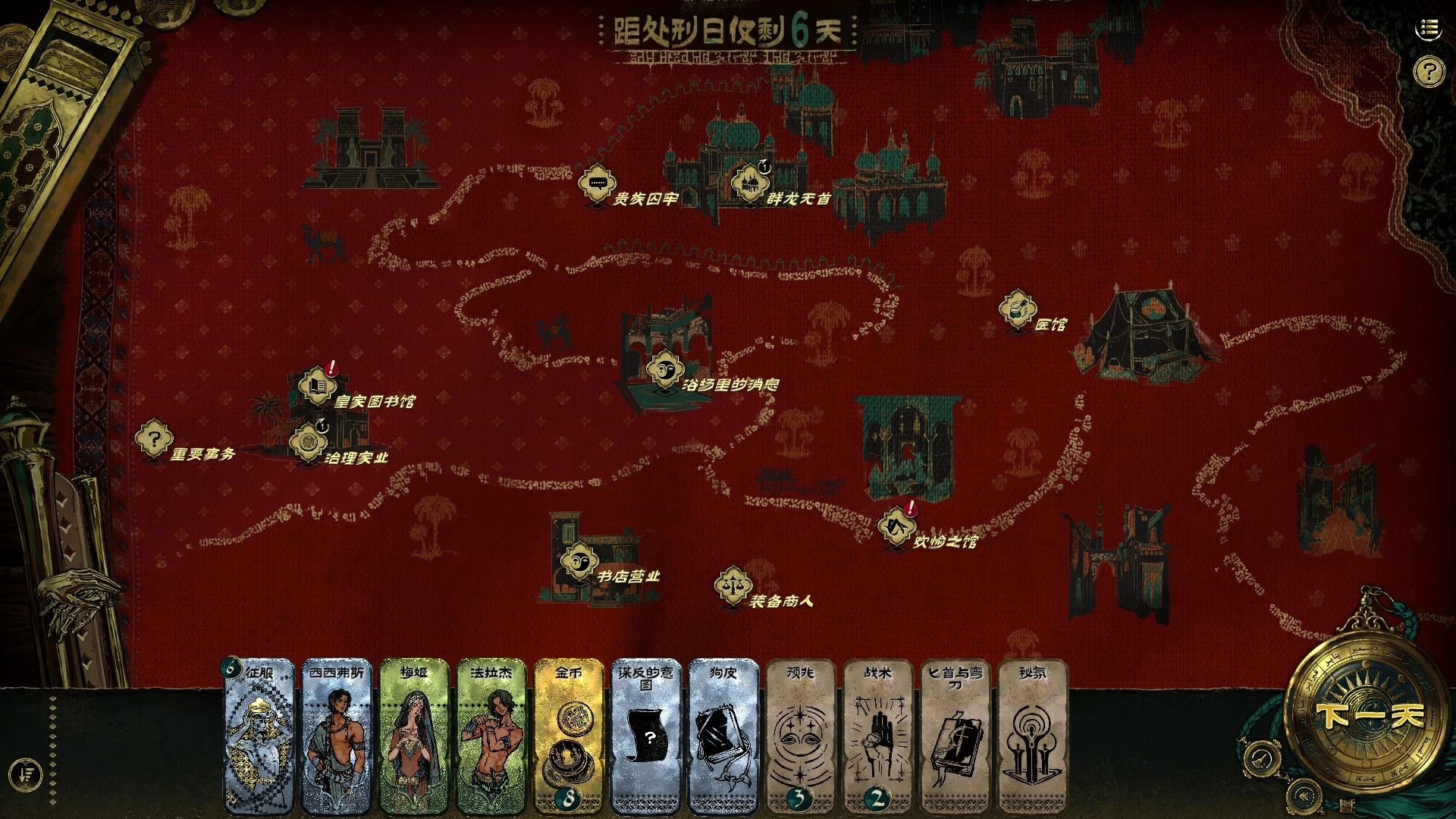
Task: Open the 浴场里的消息 event
Action: 664,371
